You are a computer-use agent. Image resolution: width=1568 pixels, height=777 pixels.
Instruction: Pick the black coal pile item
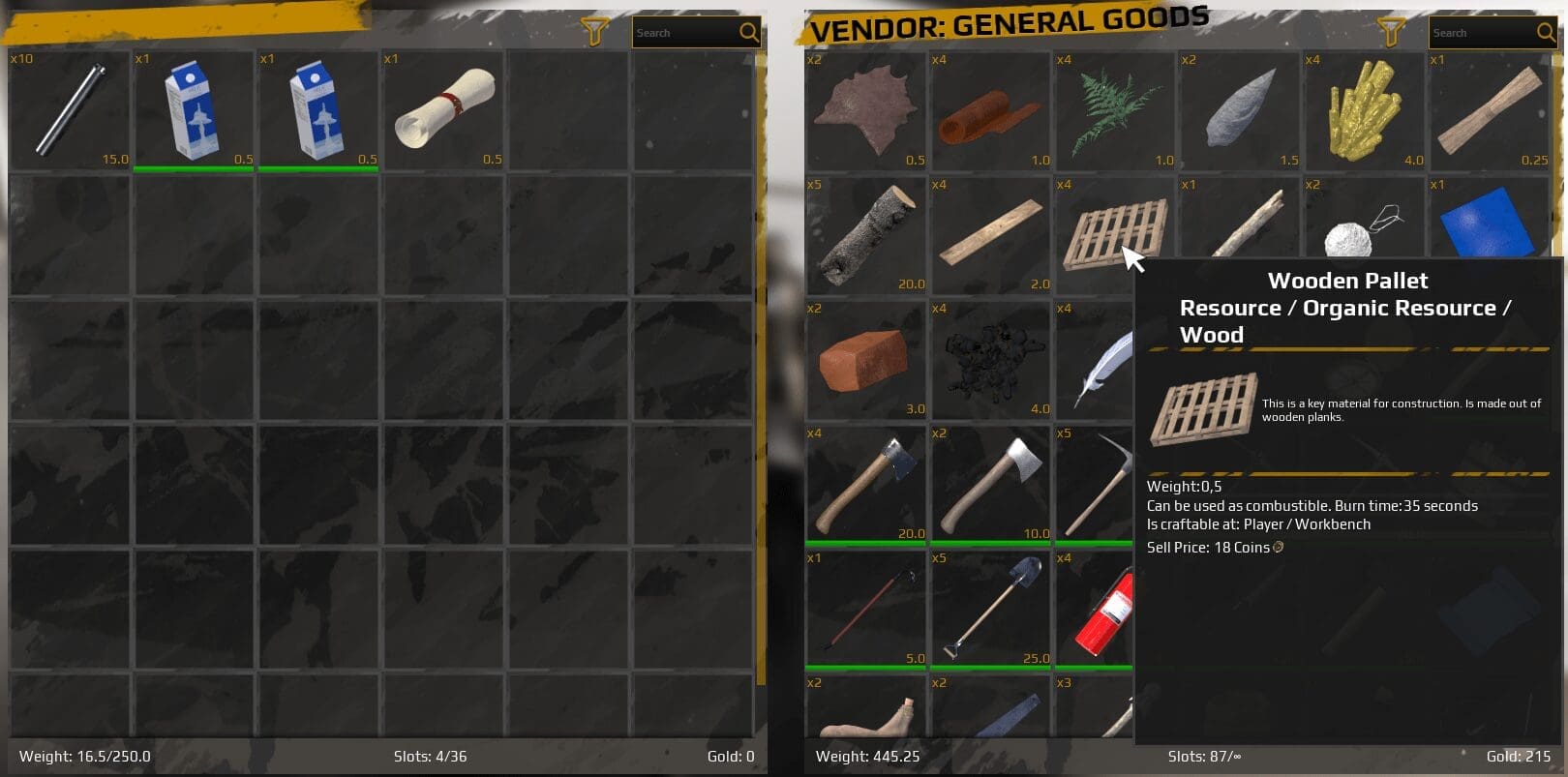(990, 360)
